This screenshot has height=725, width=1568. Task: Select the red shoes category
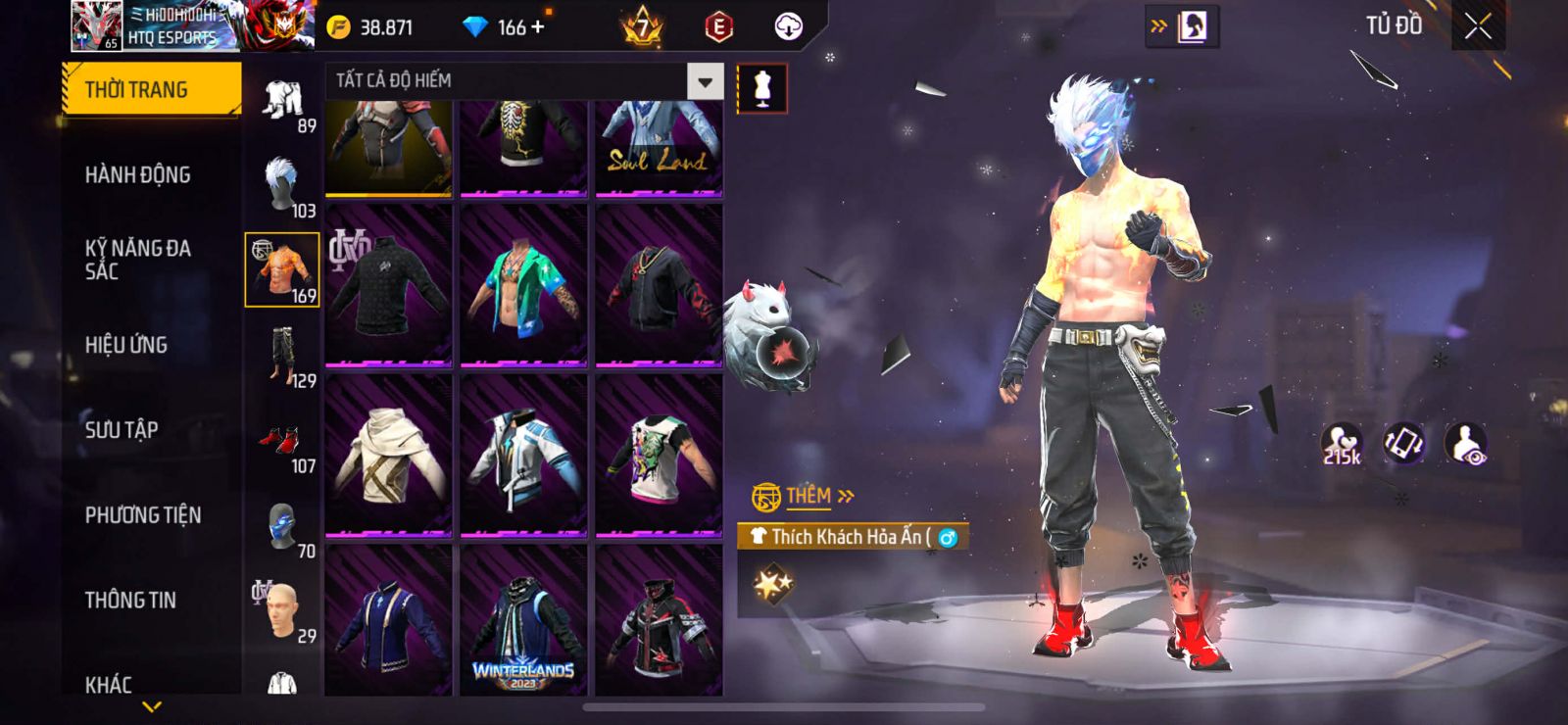point(282,441)
